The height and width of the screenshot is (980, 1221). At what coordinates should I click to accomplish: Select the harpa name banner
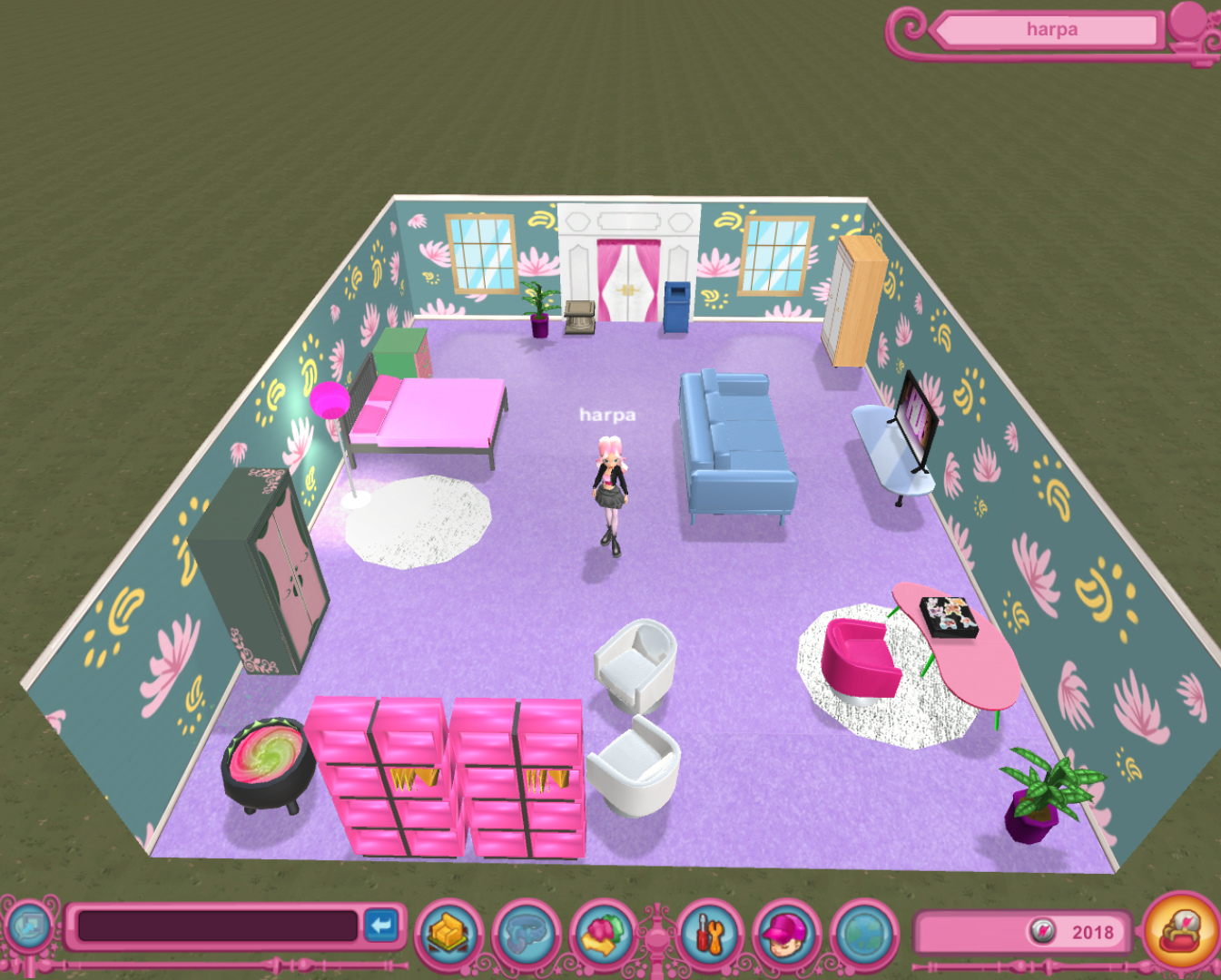(x=1051, y=30)
